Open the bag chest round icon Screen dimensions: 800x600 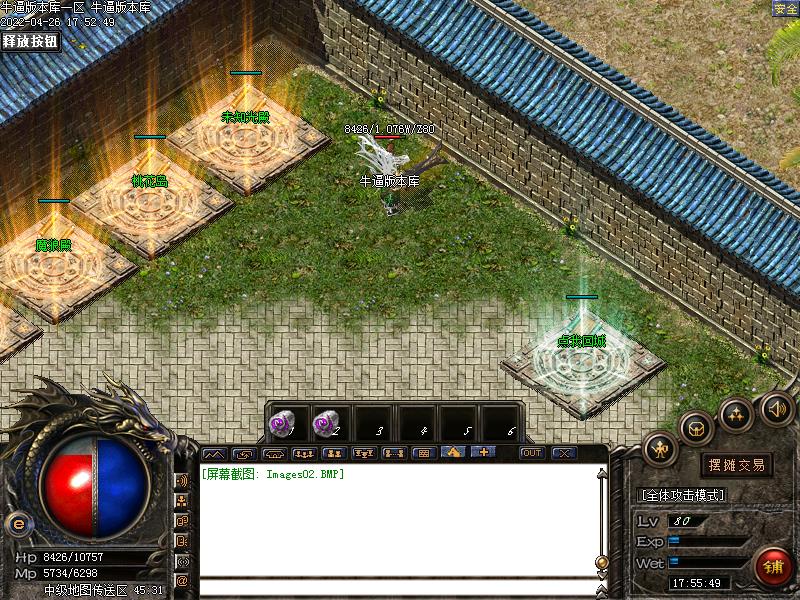[x=697, y=427]
